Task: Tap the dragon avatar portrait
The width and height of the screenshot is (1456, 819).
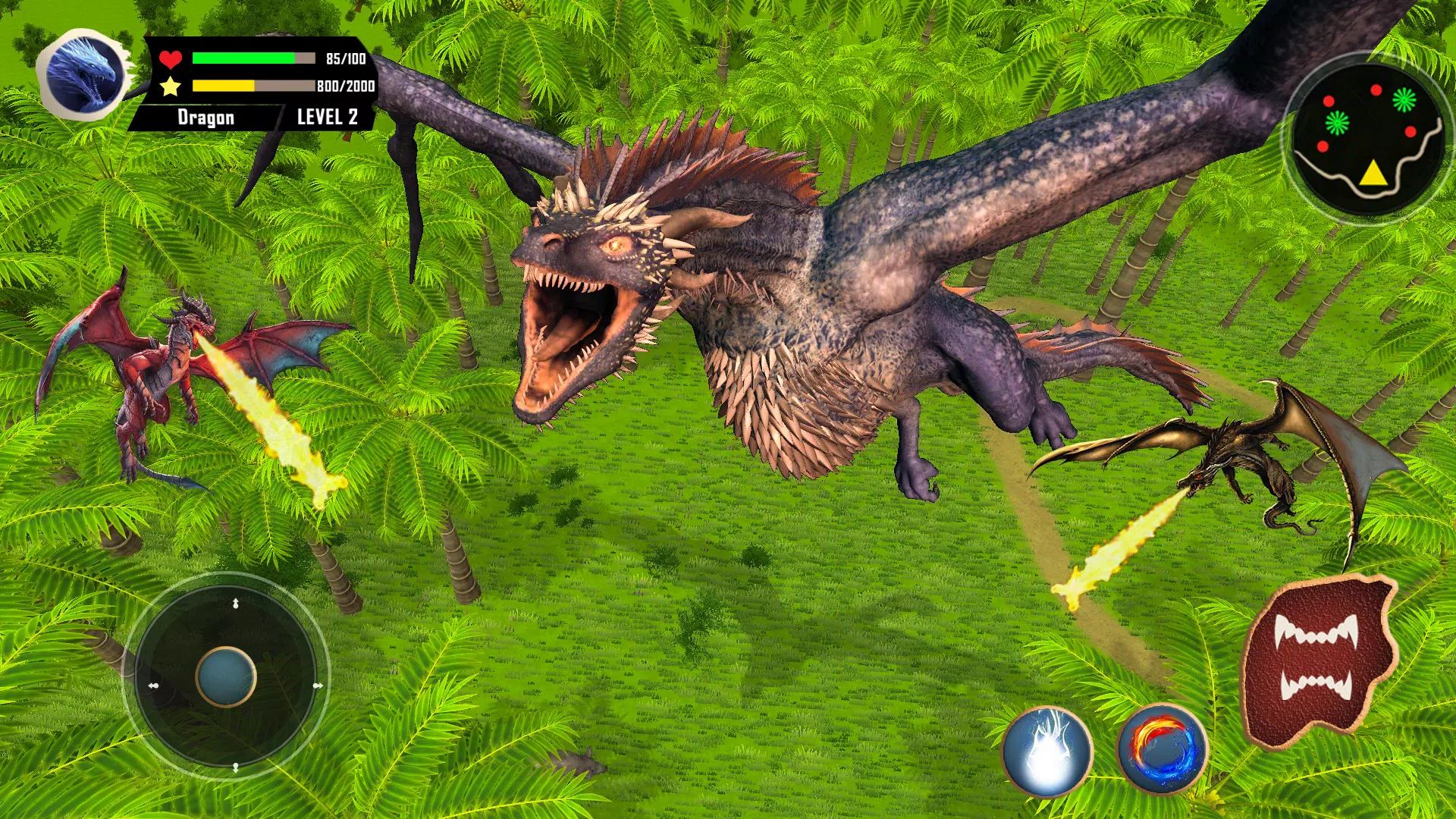Action: tap(82, 72)
